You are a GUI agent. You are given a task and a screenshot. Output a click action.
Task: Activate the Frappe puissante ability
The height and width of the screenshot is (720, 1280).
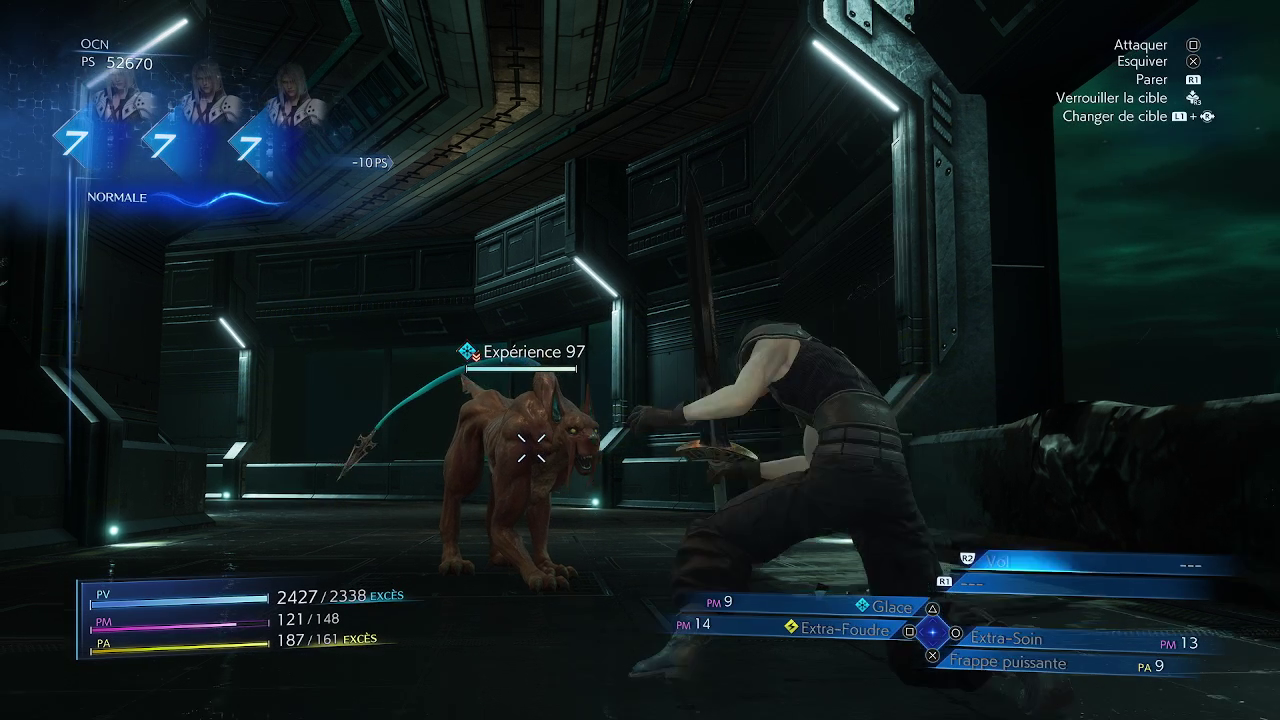(1008, 663)
